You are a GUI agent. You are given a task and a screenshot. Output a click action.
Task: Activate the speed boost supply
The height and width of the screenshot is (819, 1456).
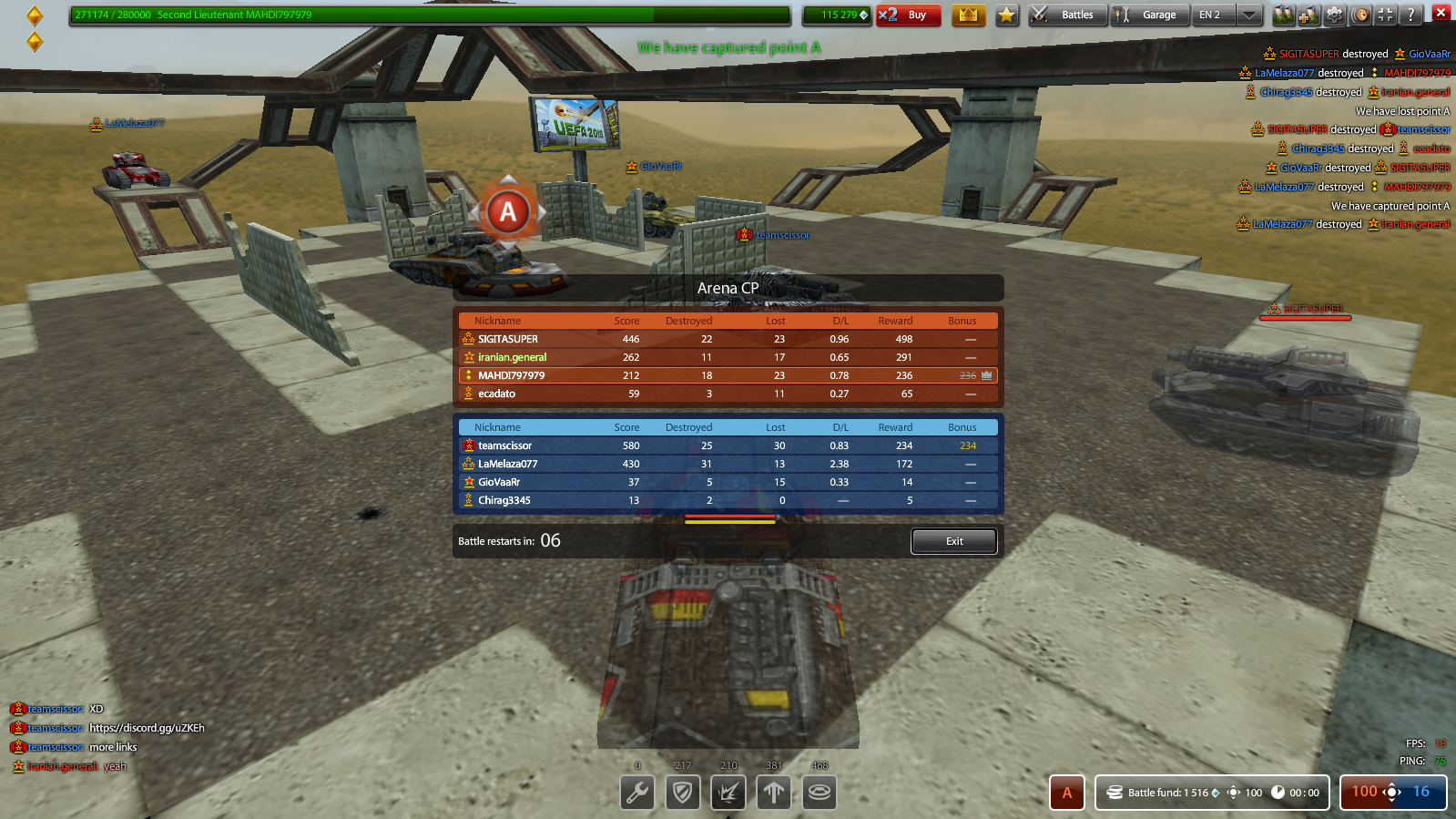tap(773, 793)
